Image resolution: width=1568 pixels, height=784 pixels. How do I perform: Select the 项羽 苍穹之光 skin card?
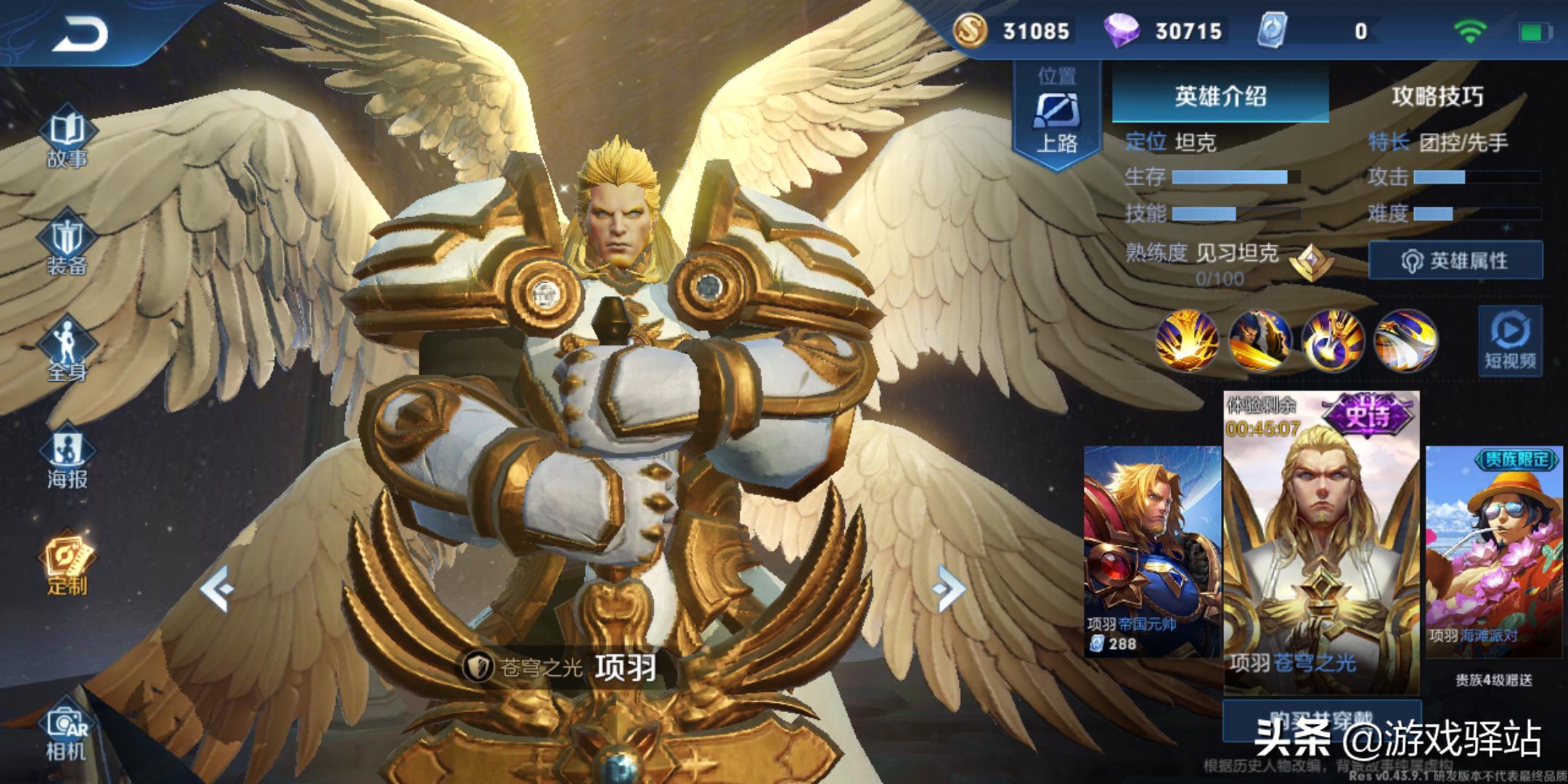(x=1321, y=544)
